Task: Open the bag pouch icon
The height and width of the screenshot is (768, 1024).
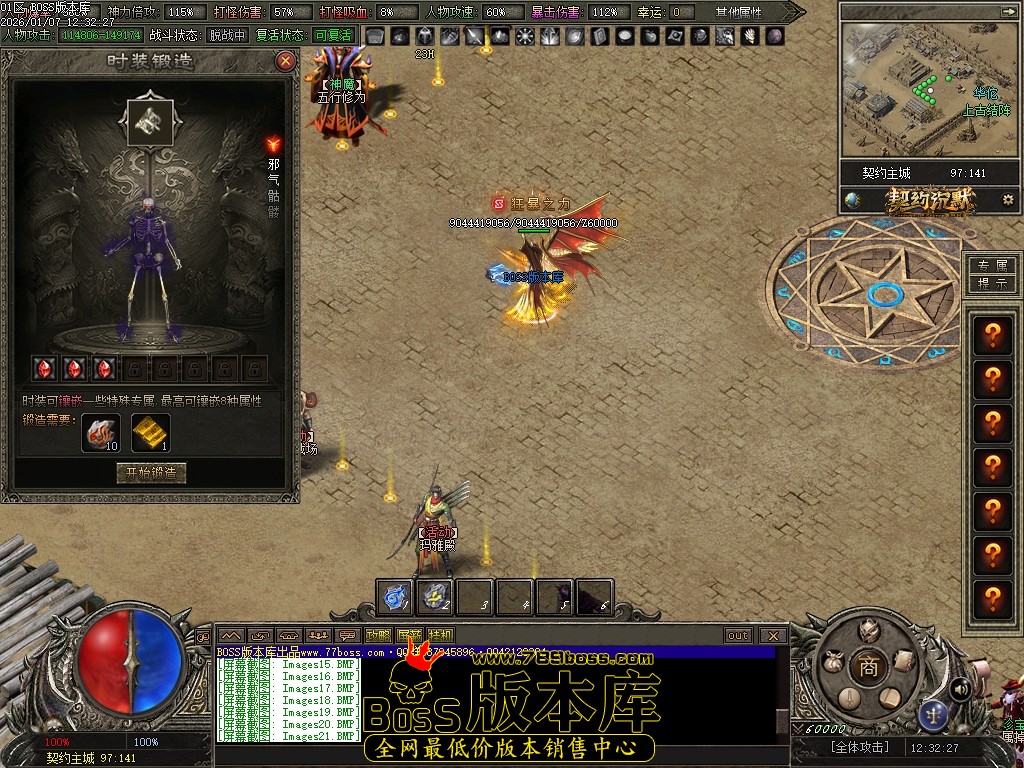Action: point(830,662)
